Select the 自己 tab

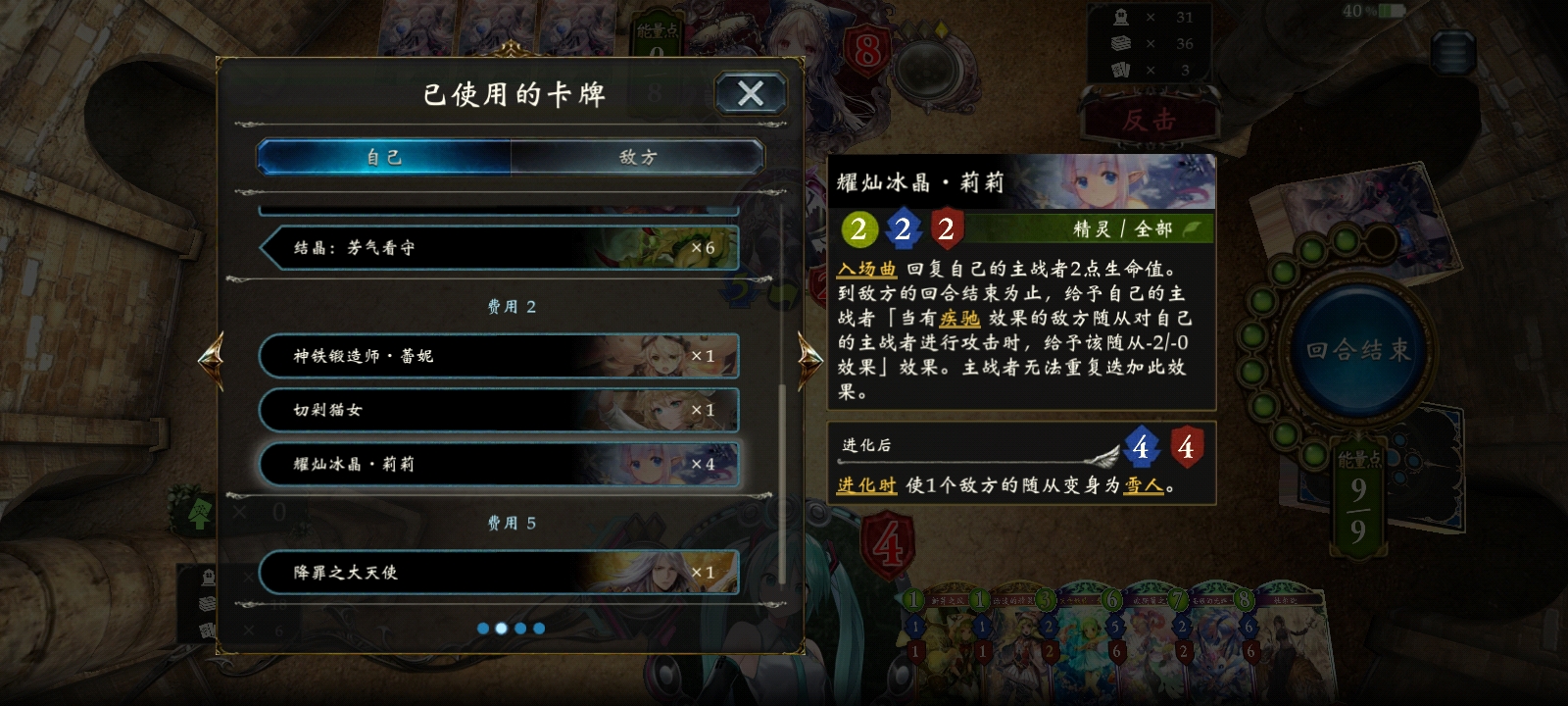(382, 157)
